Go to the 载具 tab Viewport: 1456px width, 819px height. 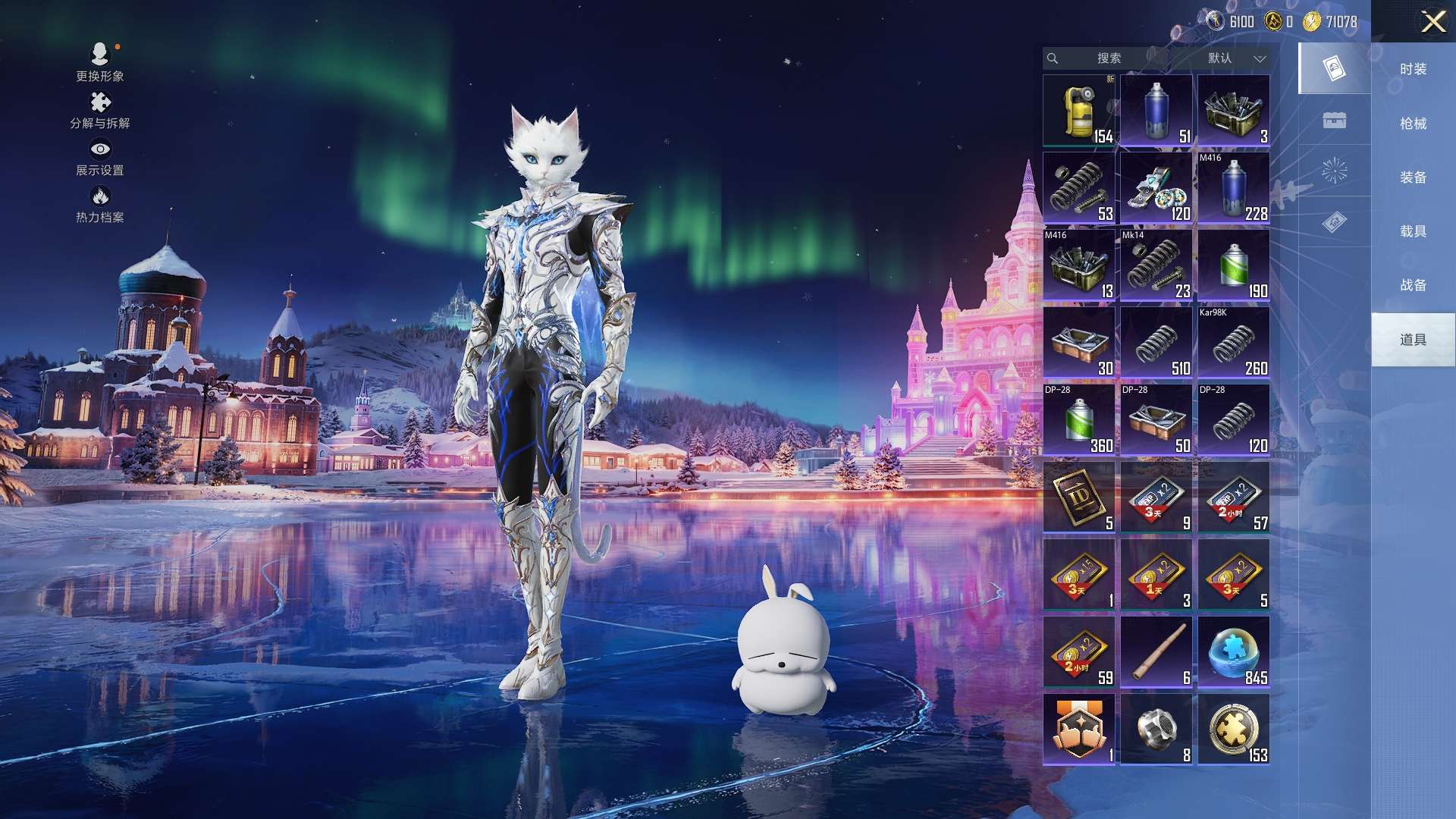point(1413,231)
